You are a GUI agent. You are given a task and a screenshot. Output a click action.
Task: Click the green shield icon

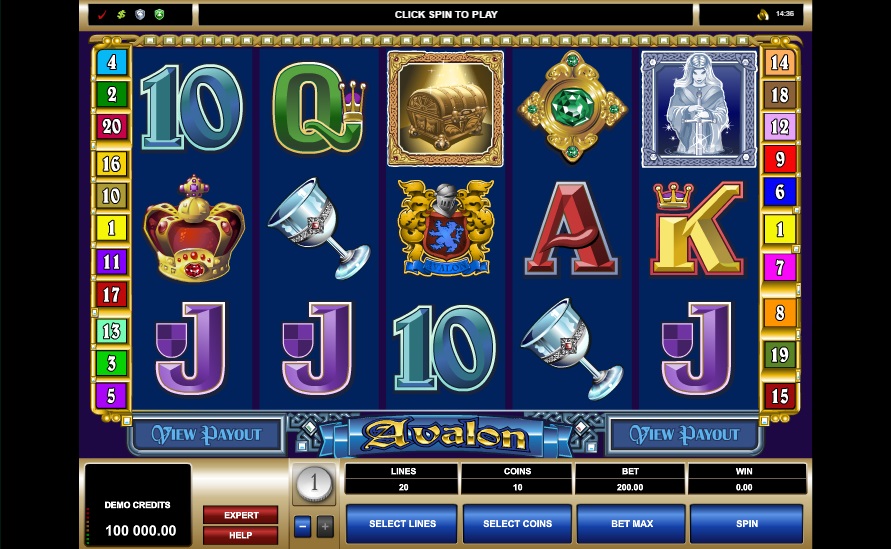coord(158,15)
